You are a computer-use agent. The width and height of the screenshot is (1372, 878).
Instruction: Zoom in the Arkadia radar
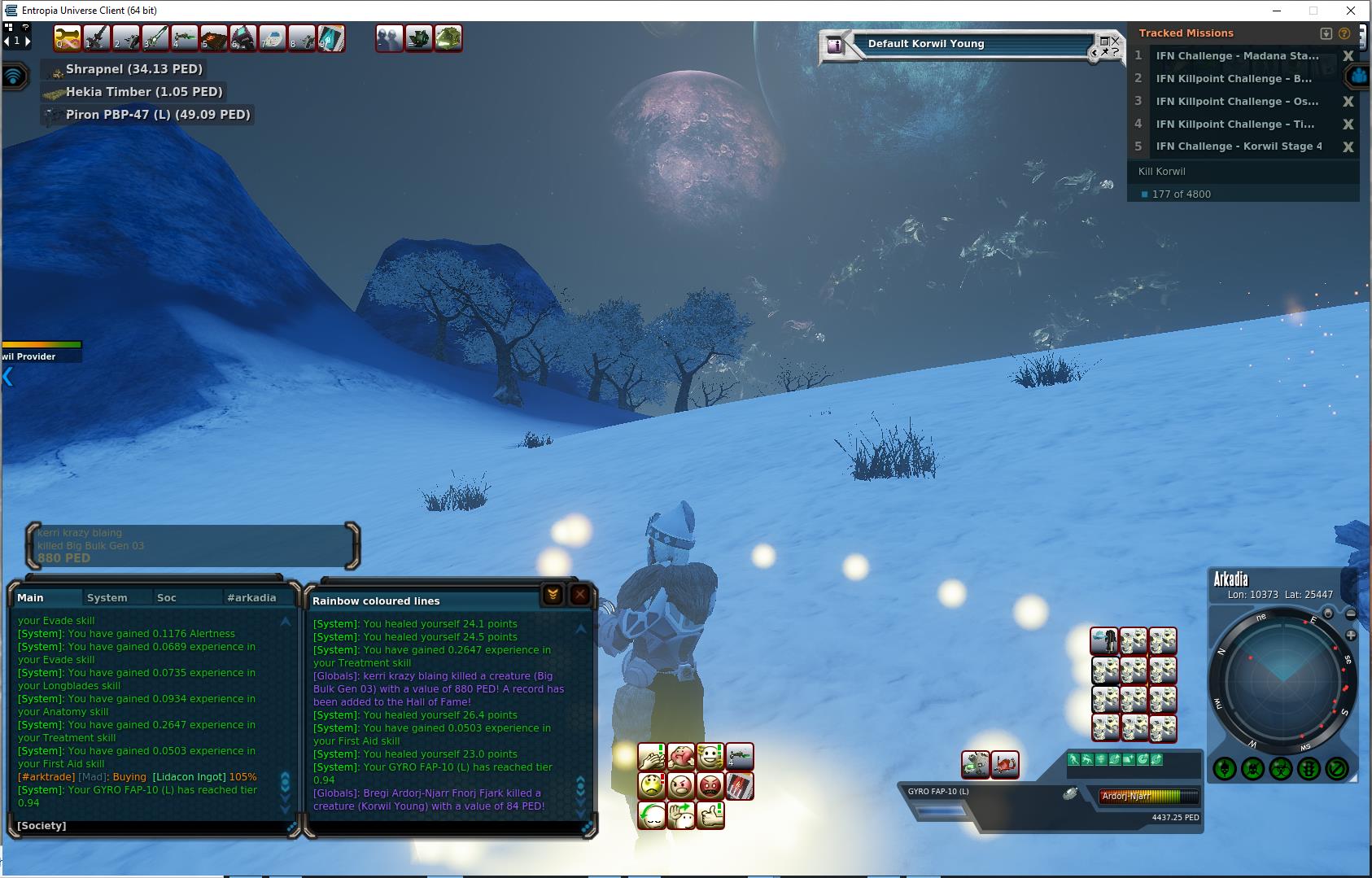[x=1351, y=635]
